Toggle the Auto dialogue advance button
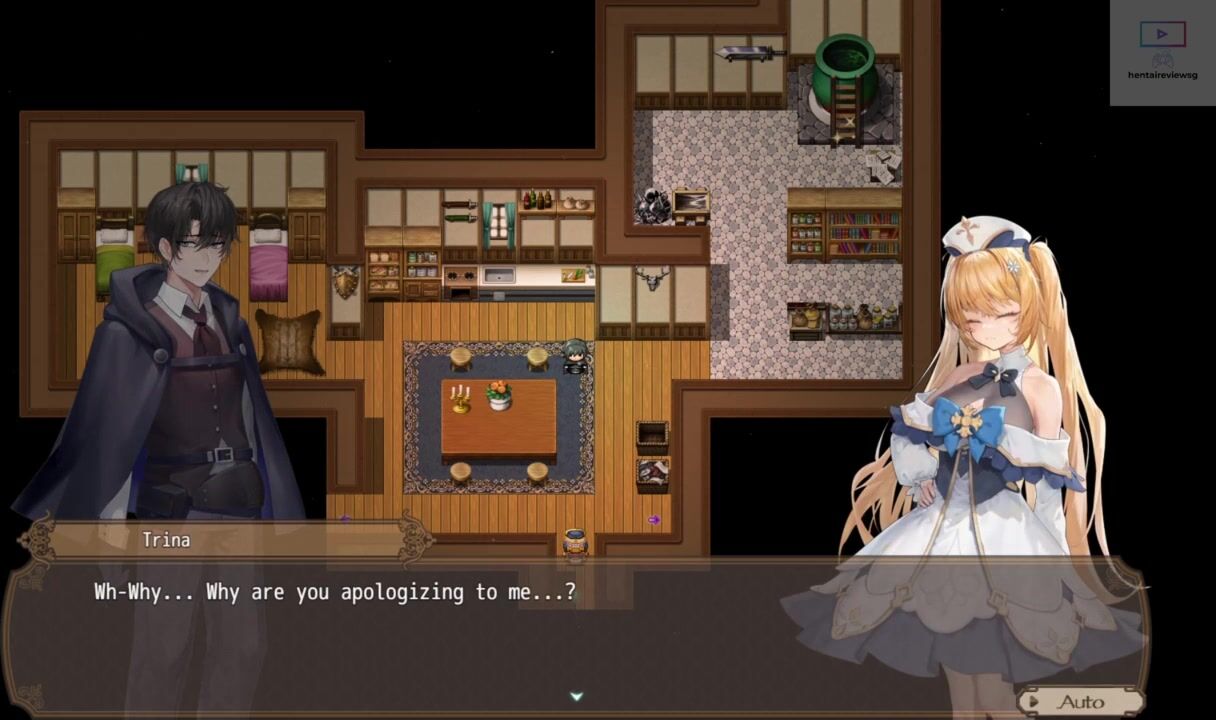Screen dimensions: 1216x720 [1080, 702]
